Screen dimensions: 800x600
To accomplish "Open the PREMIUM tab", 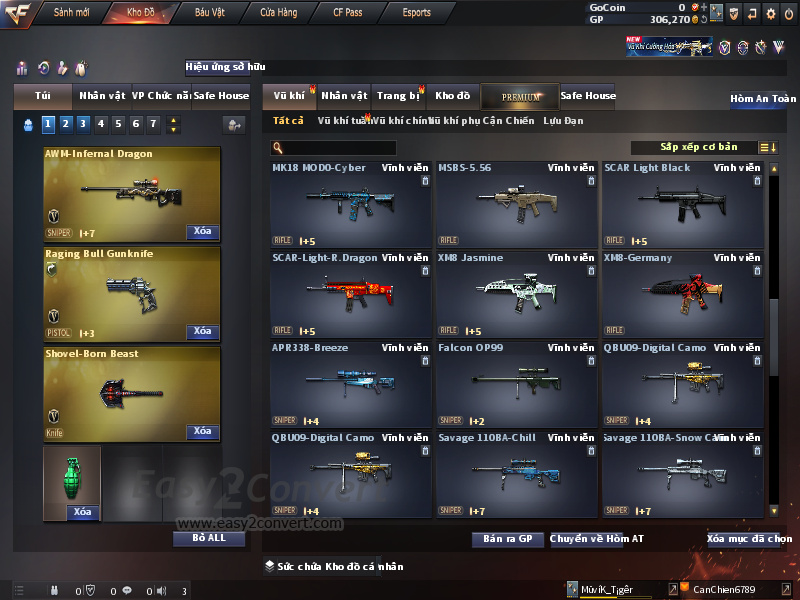I will 520,96.
